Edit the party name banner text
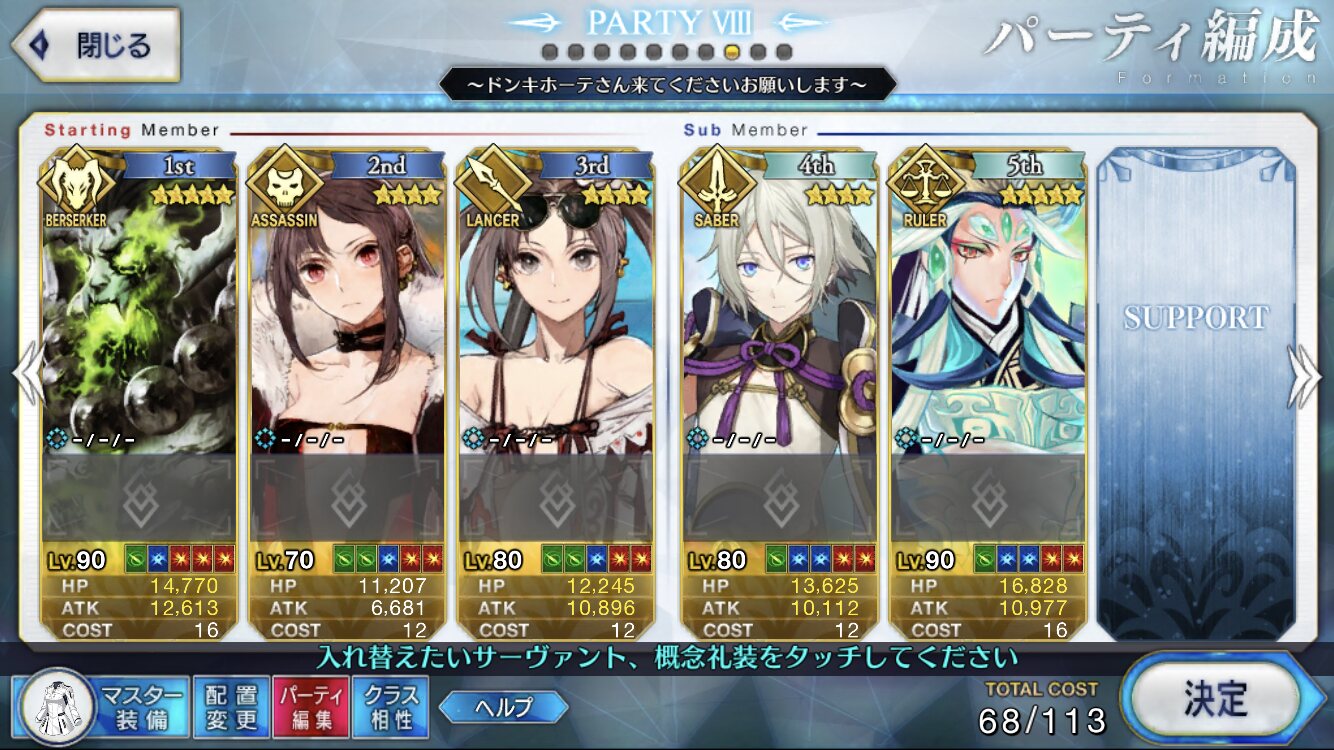This screenshot has height=750, width=1334. [x=667, y=85]
